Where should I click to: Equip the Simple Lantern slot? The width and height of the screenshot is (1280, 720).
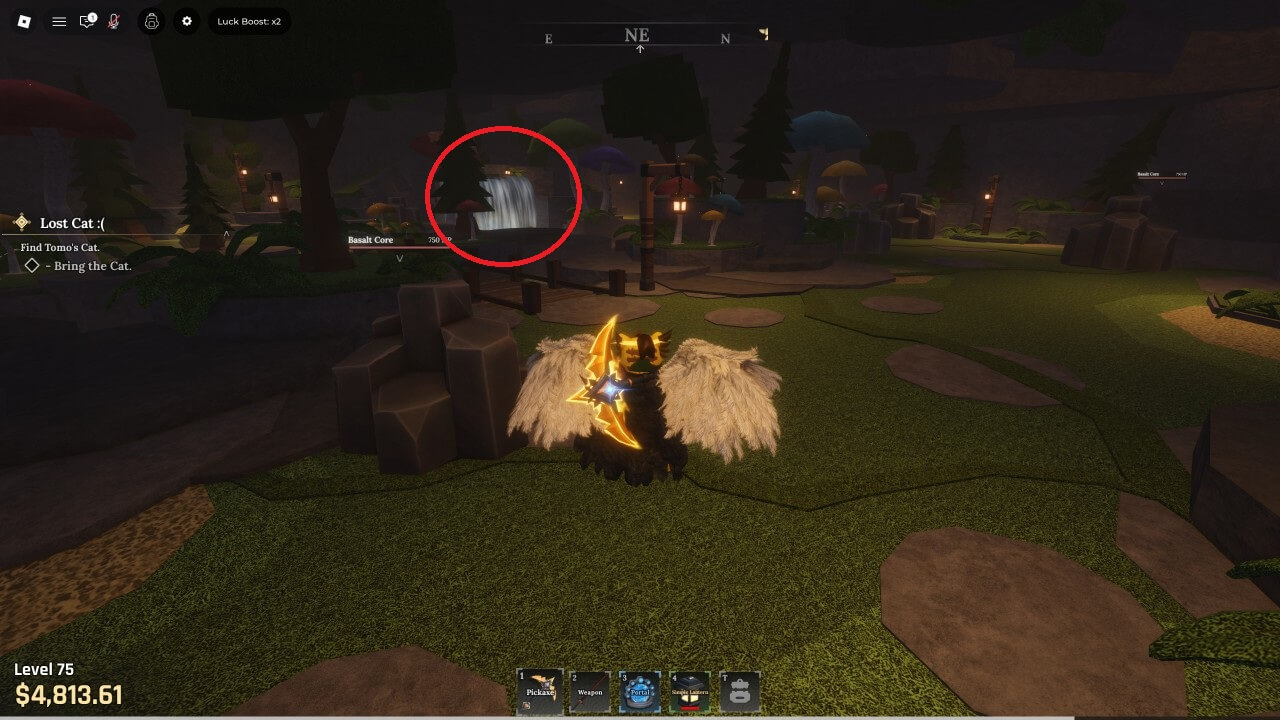pyautogui.click(x=690, y=692)
